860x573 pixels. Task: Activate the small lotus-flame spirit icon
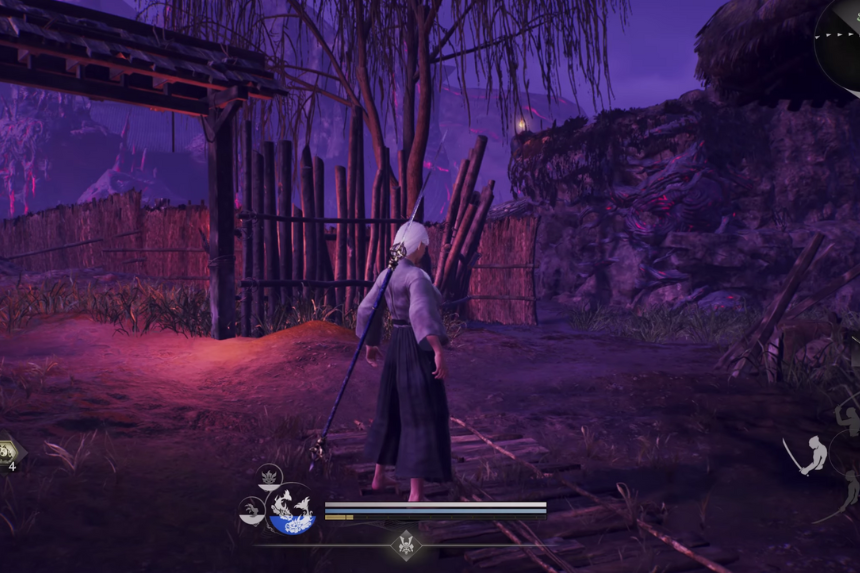pos(269,476)
